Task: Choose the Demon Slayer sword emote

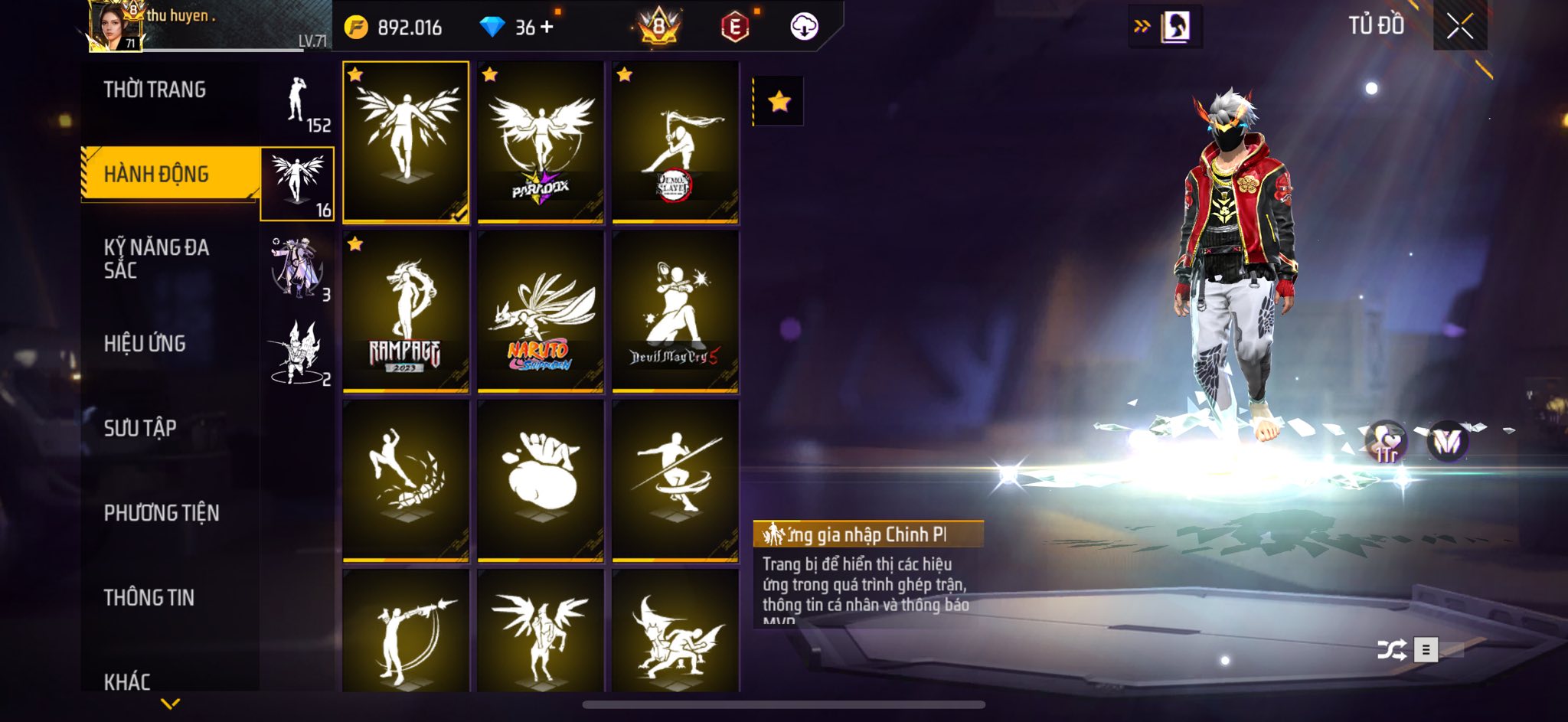Action: tap(675, 142)
